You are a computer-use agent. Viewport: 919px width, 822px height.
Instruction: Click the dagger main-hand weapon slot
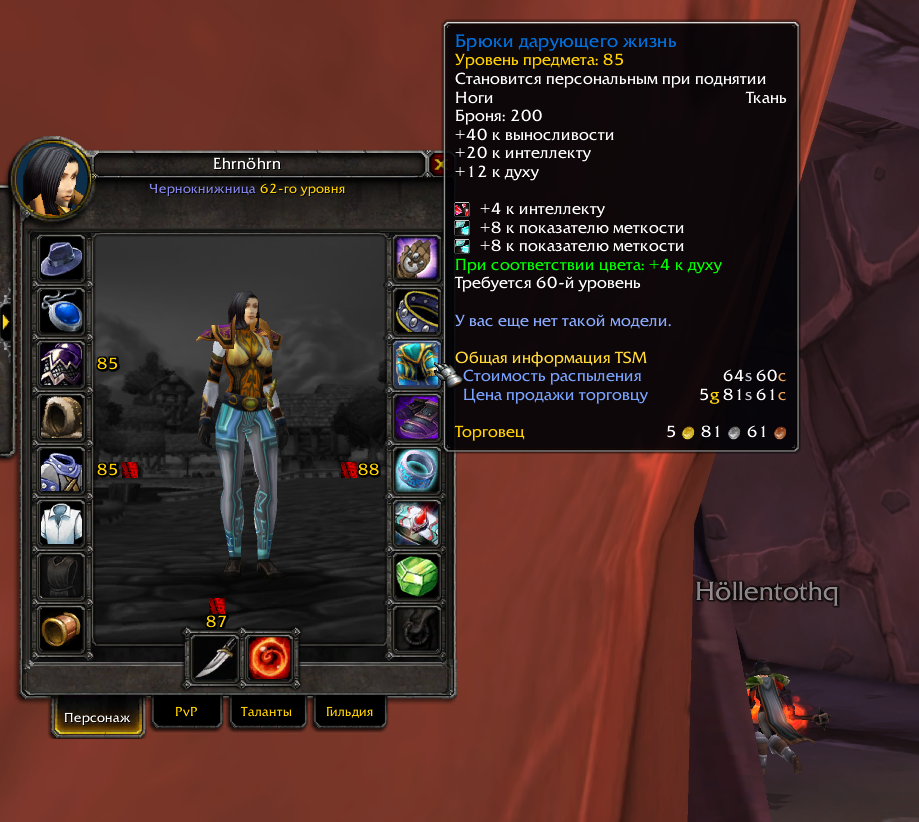pos(214,657)
